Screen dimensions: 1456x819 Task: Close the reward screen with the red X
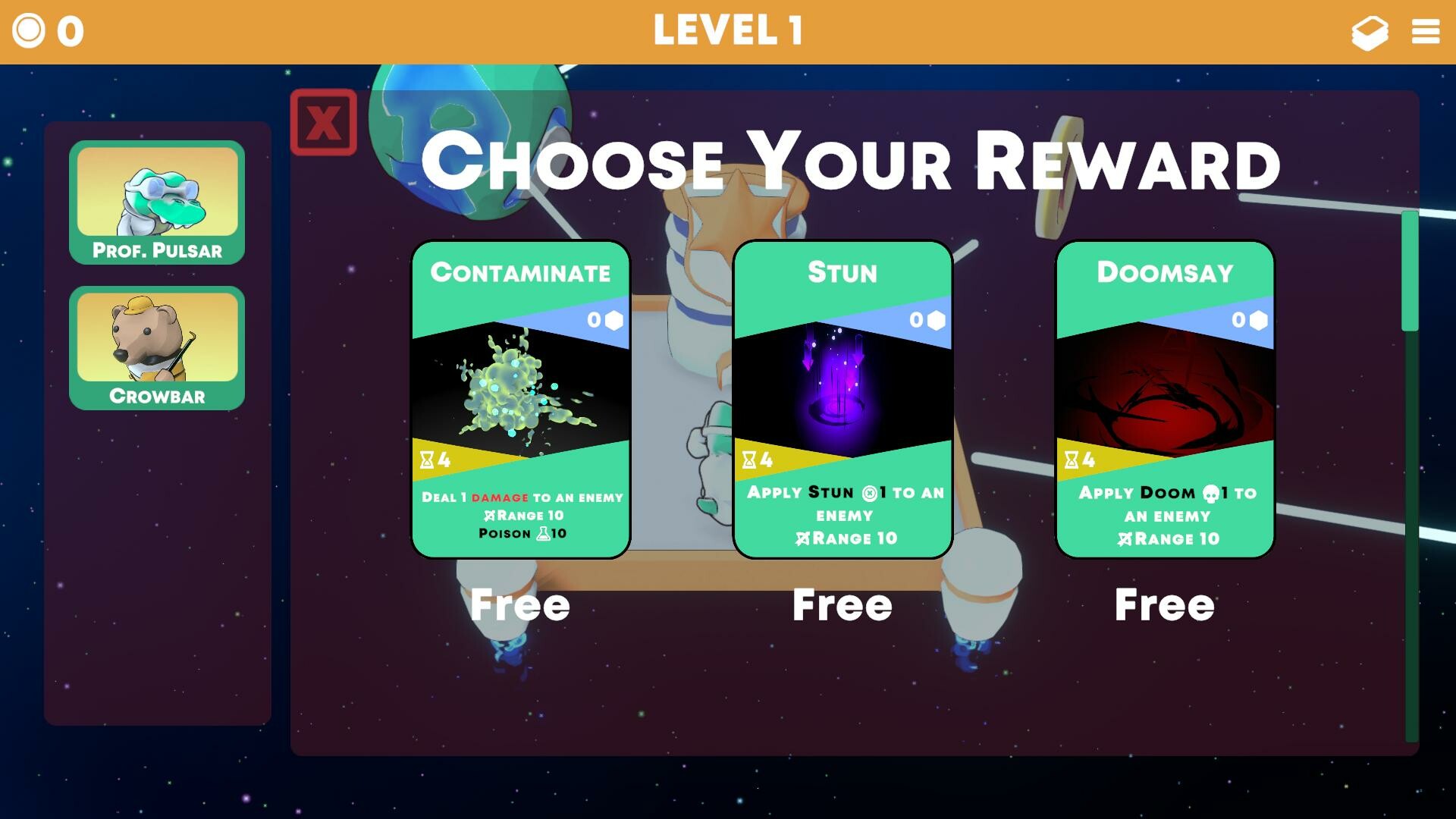324,122
